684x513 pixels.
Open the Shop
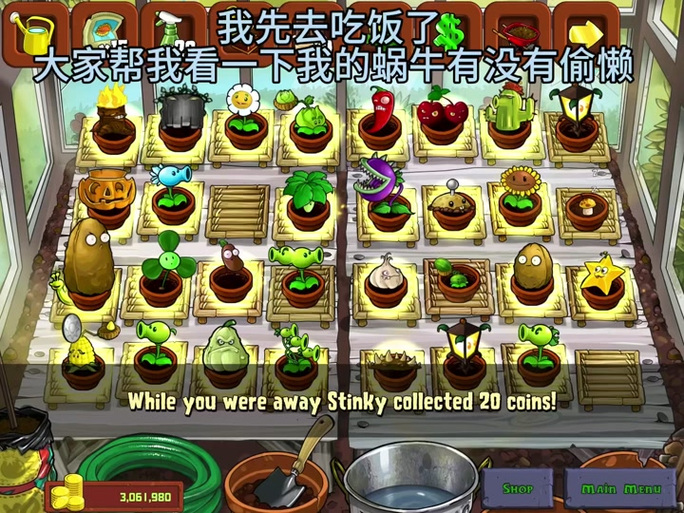518,488
